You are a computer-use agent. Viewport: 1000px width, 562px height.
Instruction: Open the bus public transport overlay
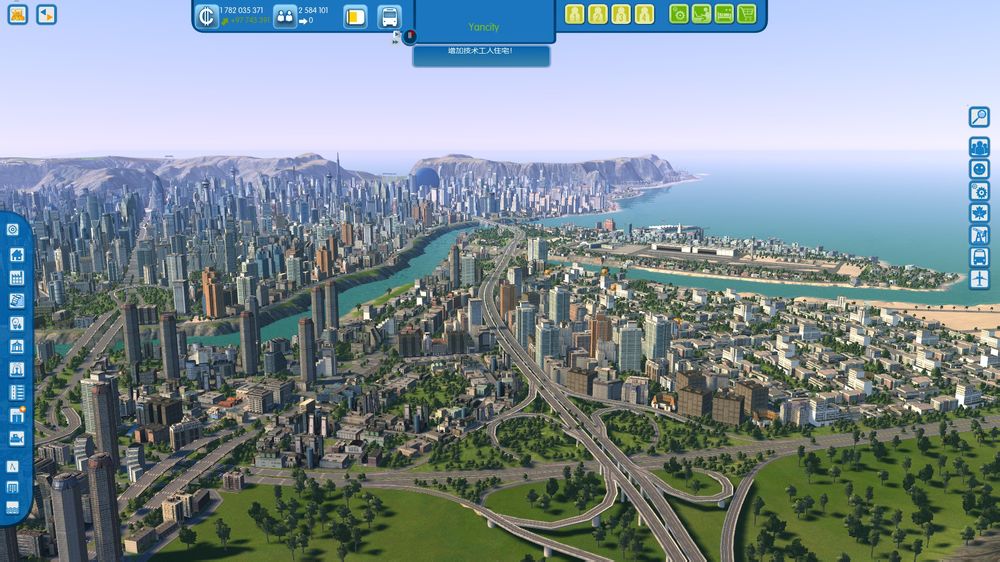click(x=979, y=257)
